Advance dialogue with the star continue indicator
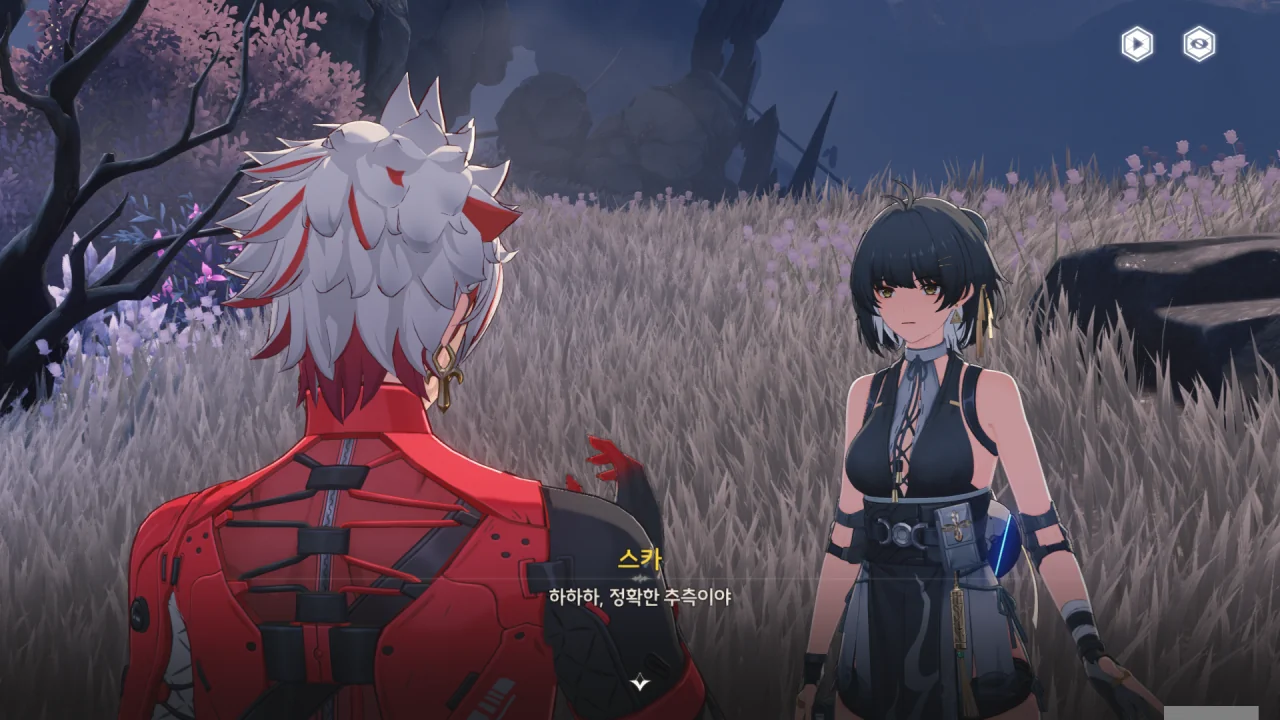Image resolution: width=1280 pixels, height=720 pixels. [x=640, y=683]
